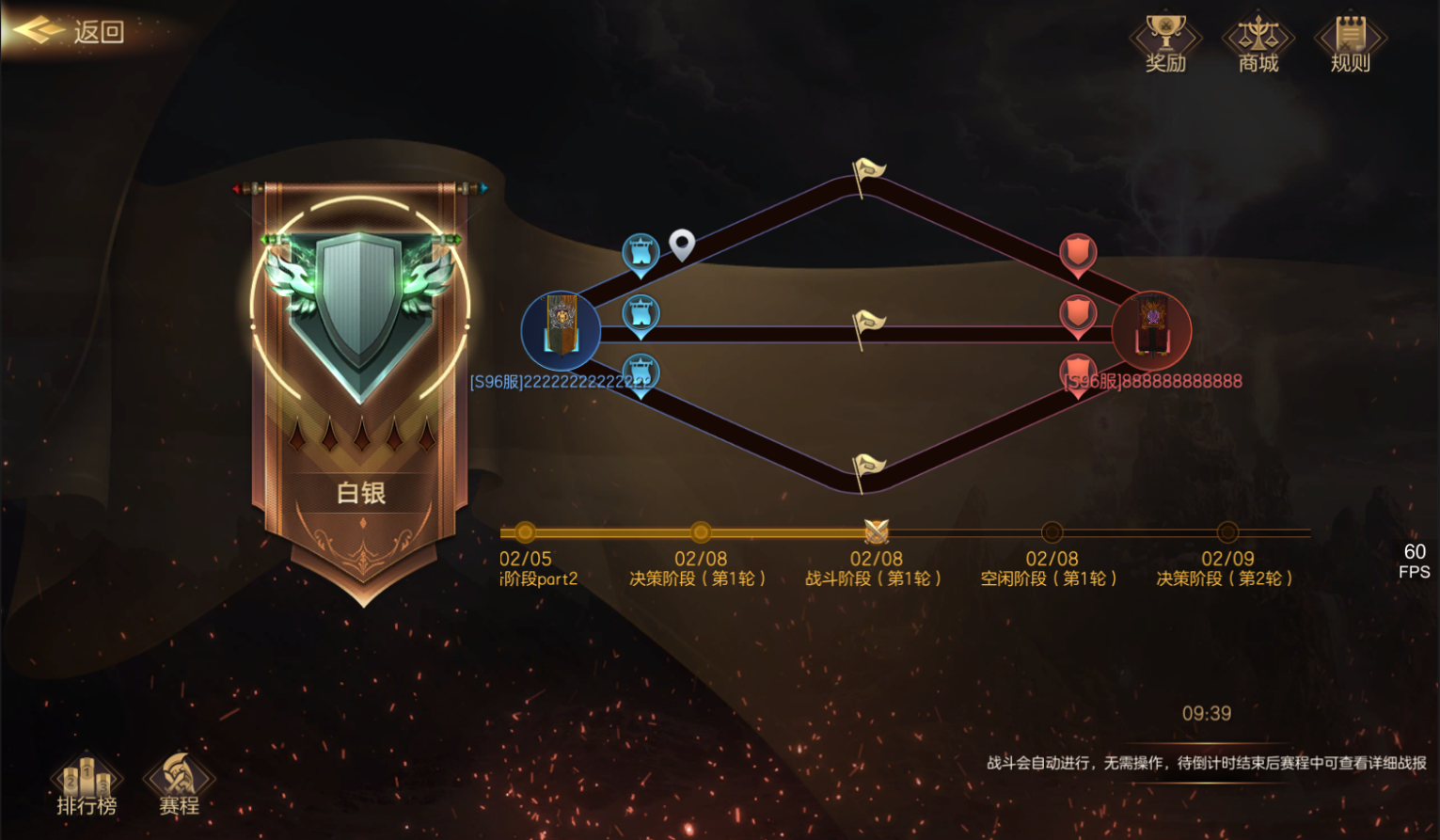The height and width of the screenshot is (840, 1440).
Task: Select the 空闲阶段(第1轮) timeline node
Action: [1052, 532]
